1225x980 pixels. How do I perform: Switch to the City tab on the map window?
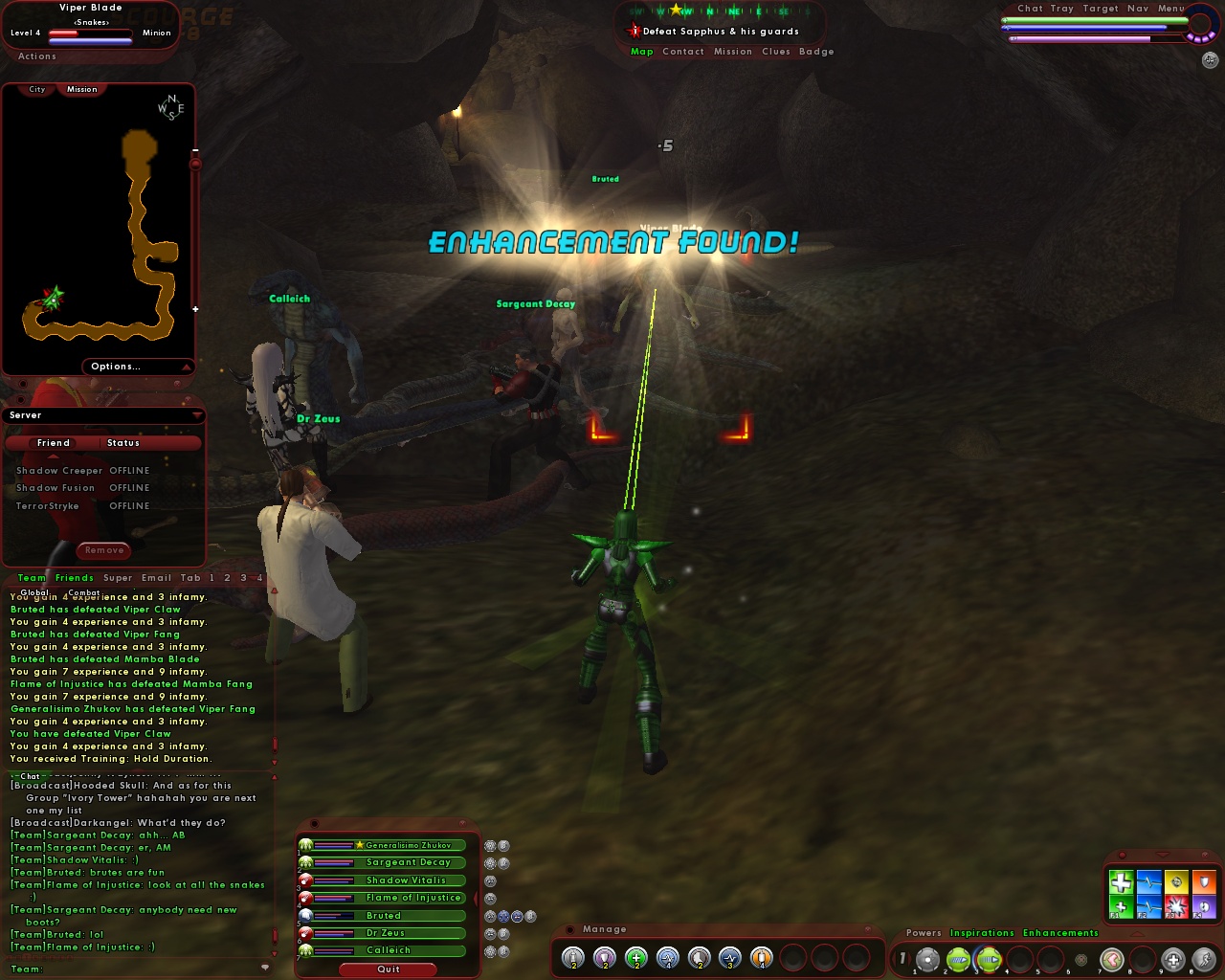(36, 89)
